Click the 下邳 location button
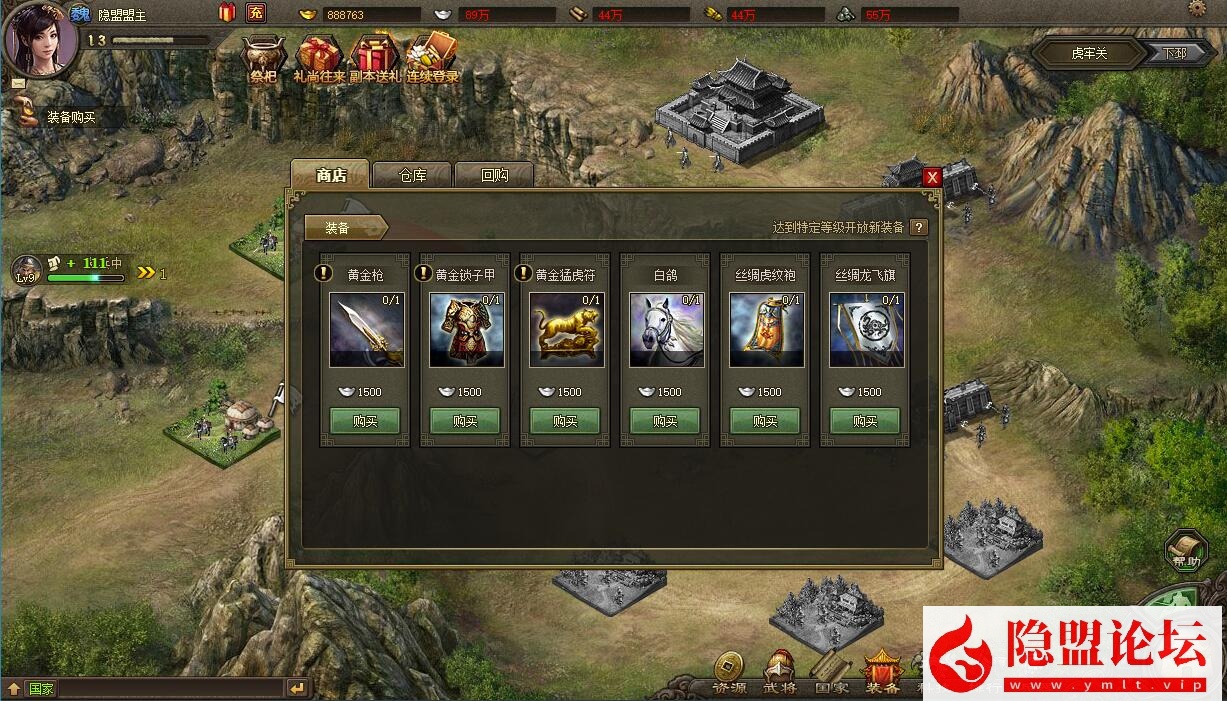The image size is (1227, 701). (1174, 53)
